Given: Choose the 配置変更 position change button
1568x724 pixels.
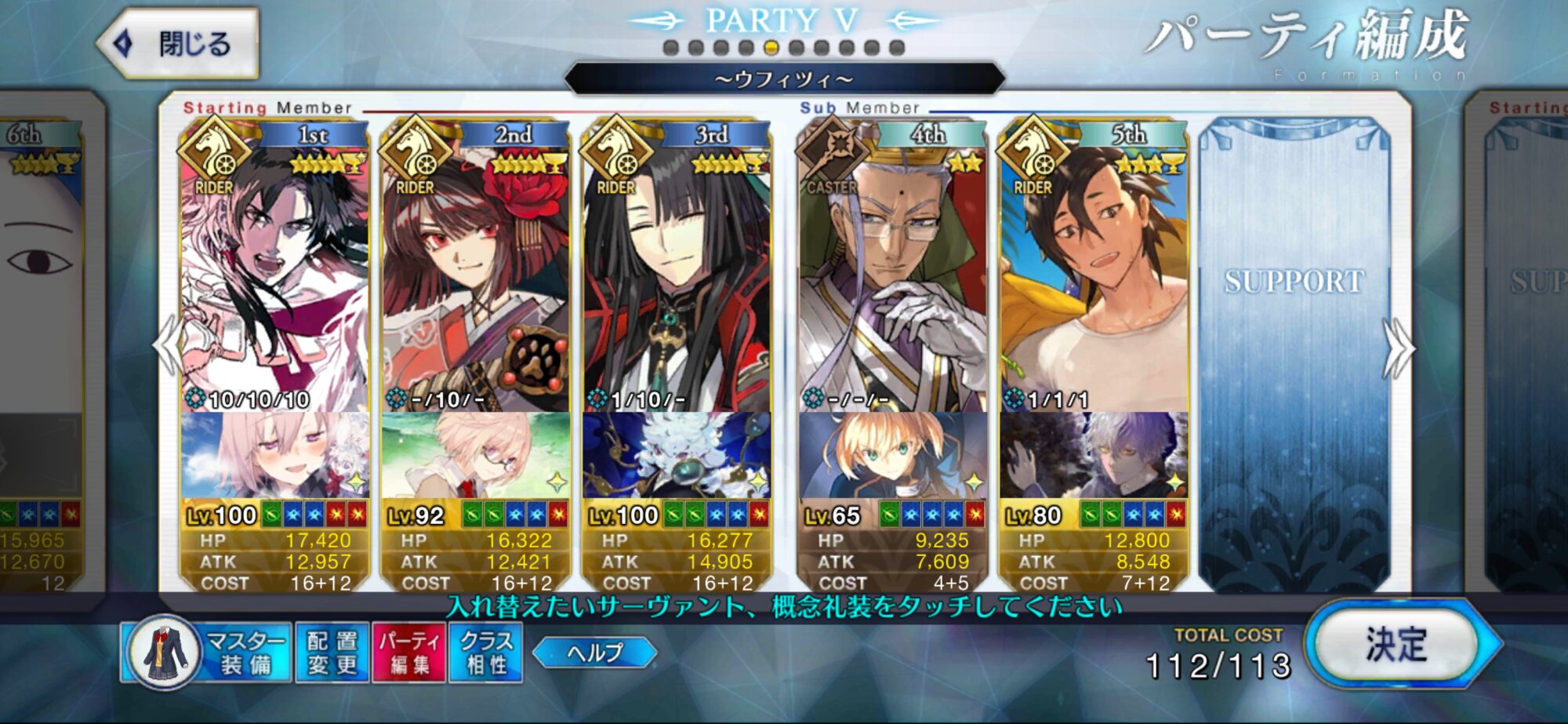Looking at the screenshot, I should point(332,653).
